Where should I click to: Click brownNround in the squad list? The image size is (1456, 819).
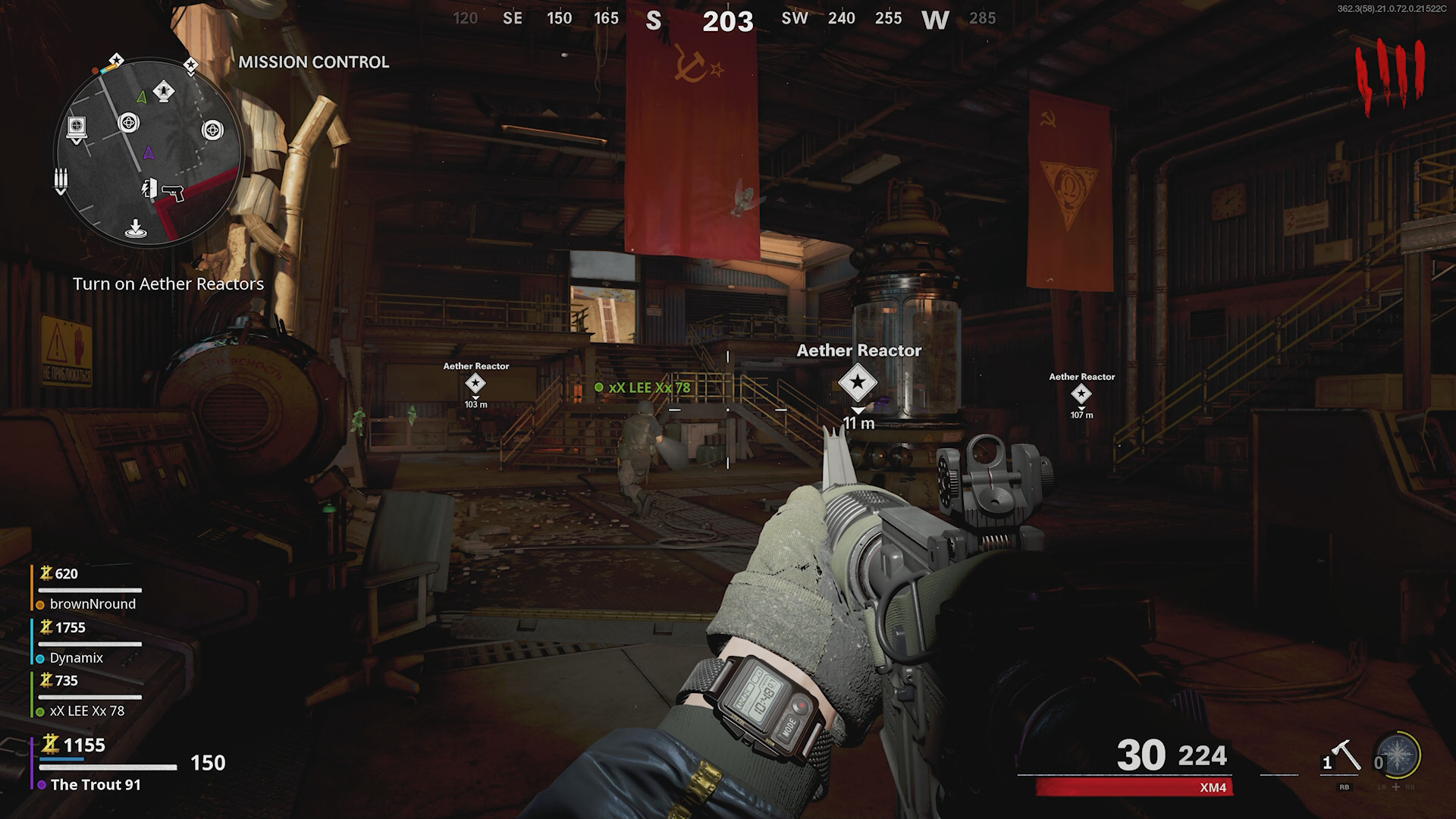click(93, 604)
